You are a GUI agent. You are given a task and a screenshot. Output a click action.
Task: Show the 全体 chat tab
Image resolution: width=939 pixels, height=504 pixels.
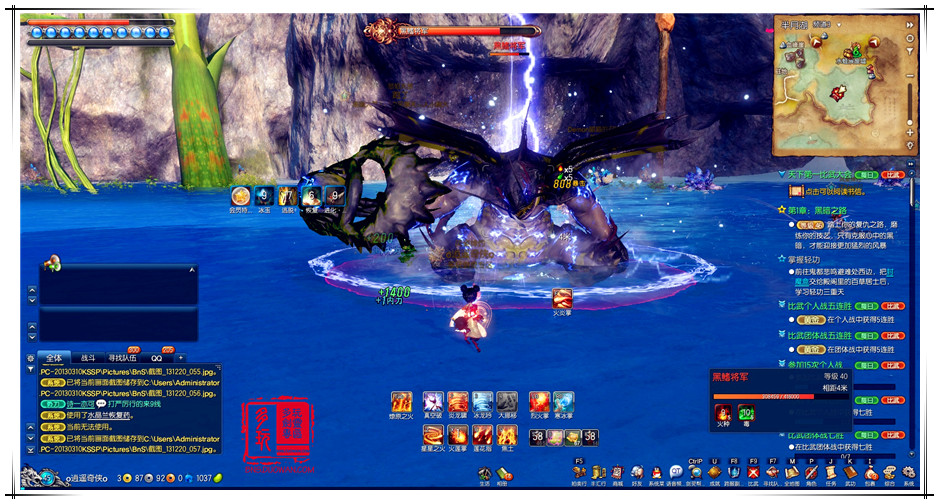[54, 357]
